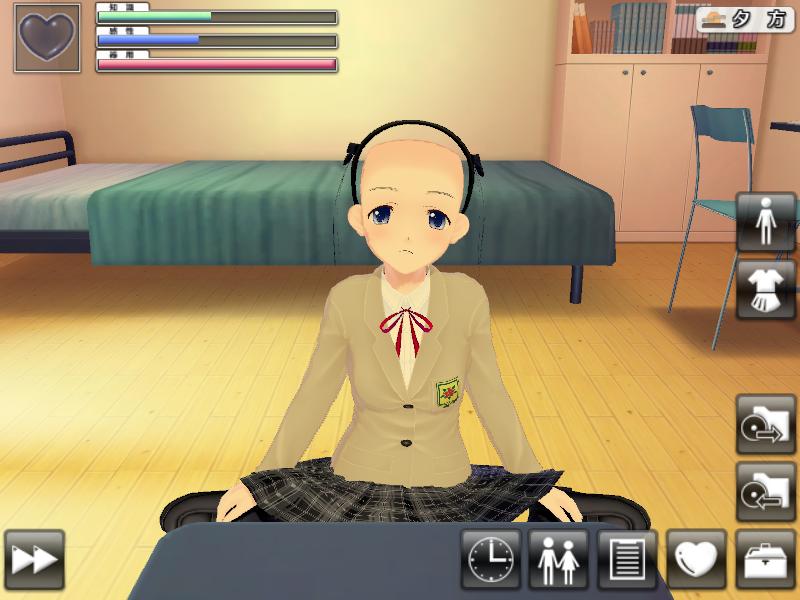Open the outfit uniform icon
The image size is (800, 600).
coord(765,290)
